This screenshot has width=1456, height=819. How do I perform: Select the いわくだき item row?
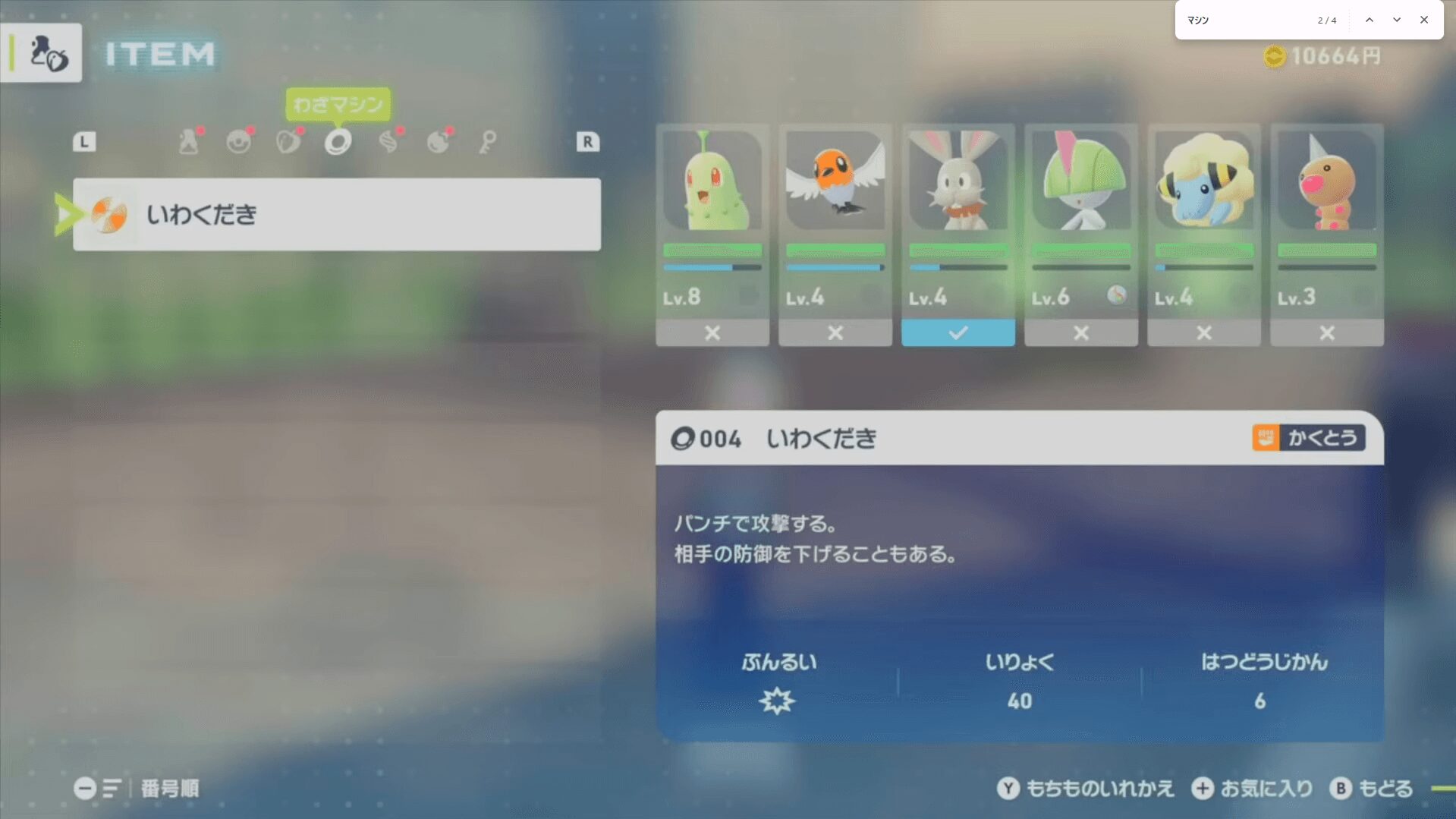pyautogui.click(x=336, y=214)
